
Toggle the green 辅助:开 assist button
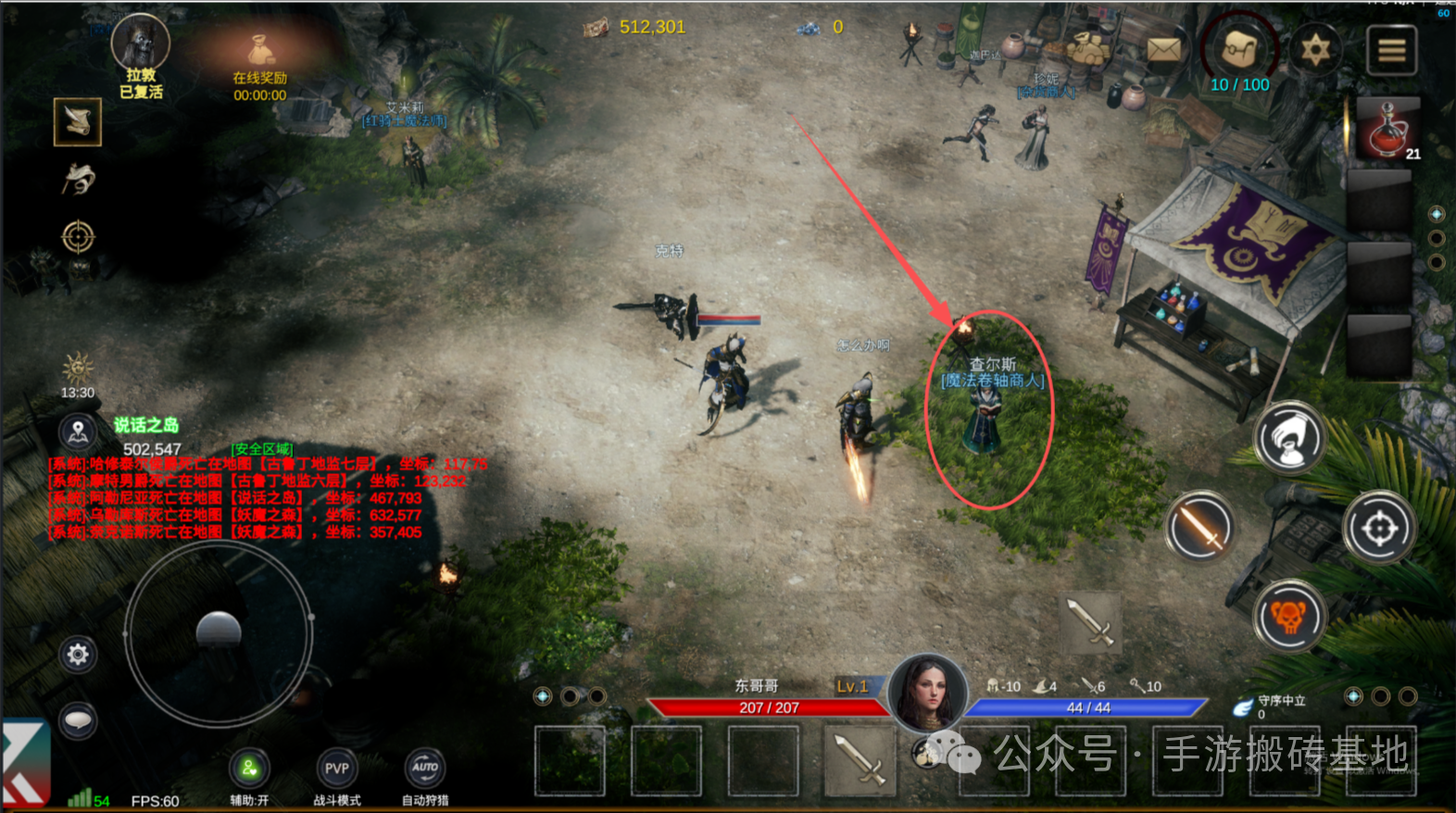click(249, 769)
